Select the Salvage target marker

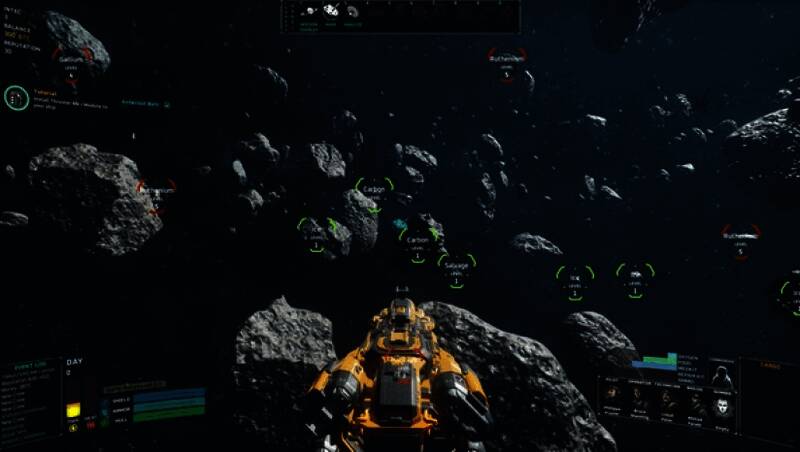click(x=456, y=266)
